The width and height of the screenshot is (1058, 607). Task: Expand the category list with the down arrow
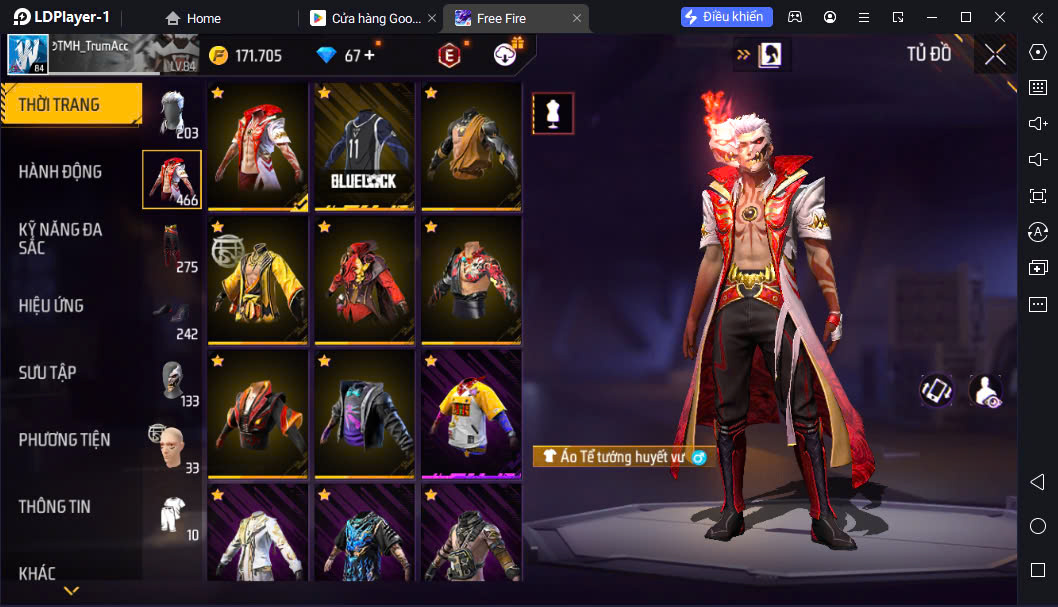71,591
